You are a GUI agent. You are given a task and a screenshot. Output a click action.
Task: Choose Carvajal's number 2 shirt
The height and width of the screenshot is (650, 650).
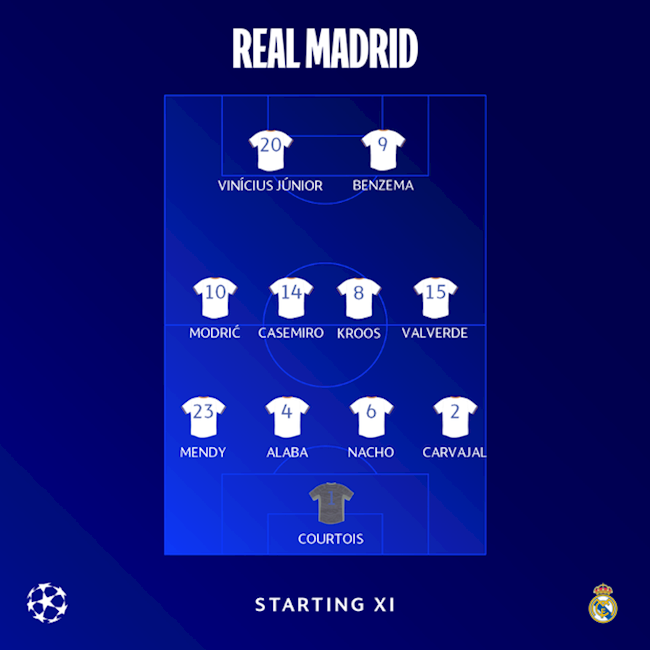455,417
